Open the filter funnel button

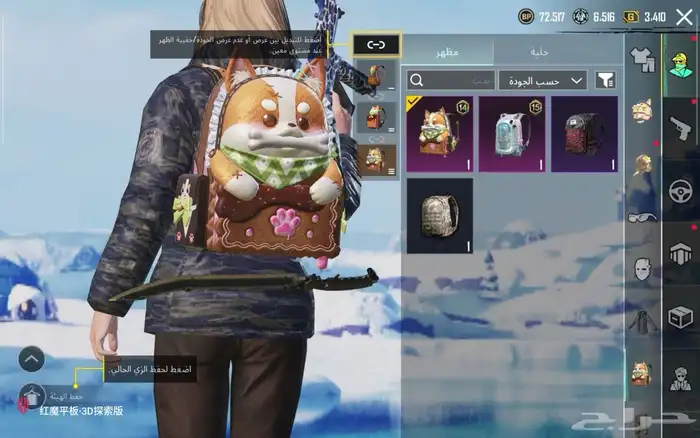[x=605, y=80]
